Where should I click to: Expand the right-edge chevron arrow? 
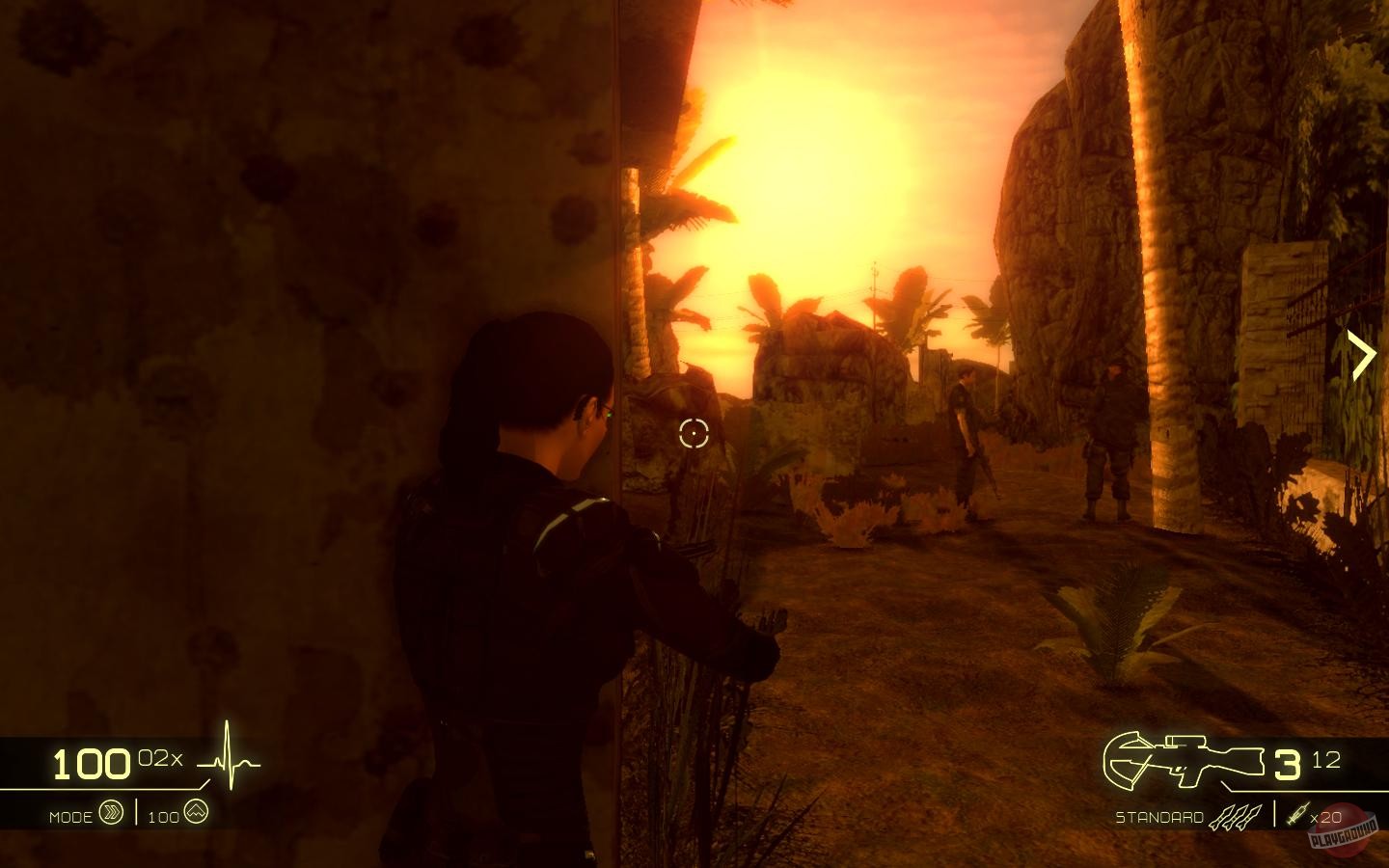(x=1364, y=353)
